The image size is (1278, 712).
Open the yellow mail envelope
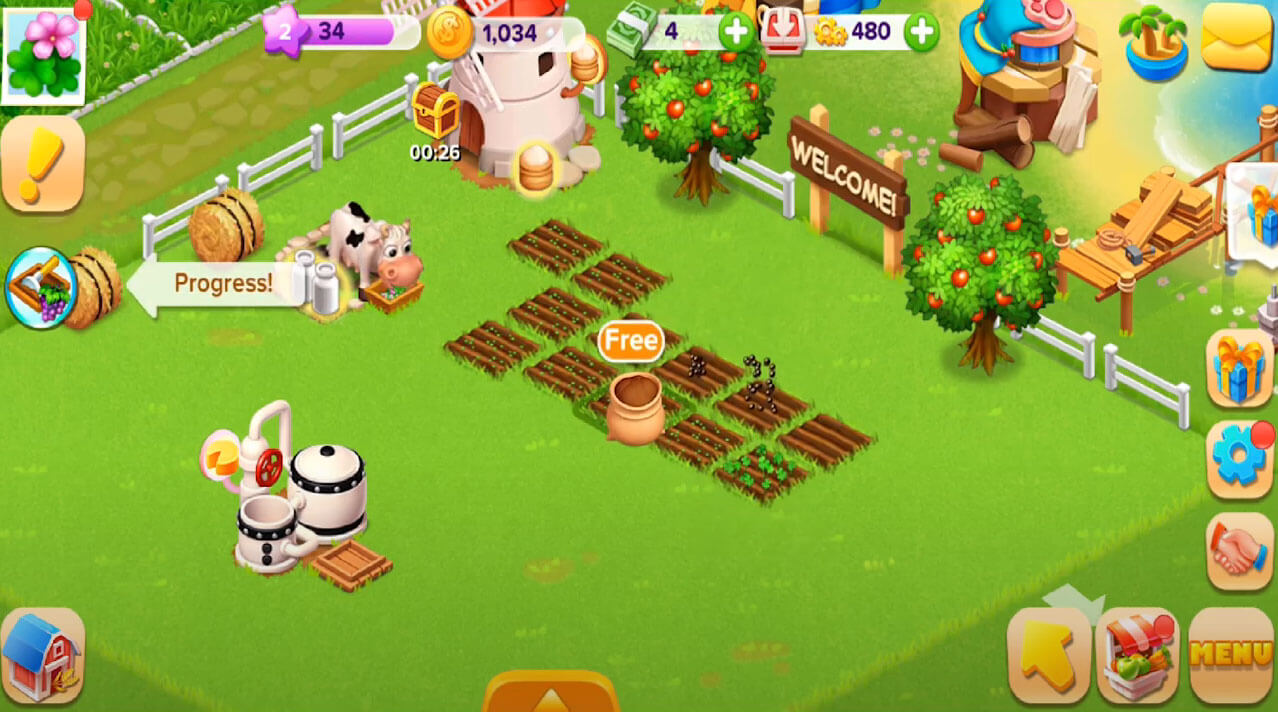(x=1236, y=37)
